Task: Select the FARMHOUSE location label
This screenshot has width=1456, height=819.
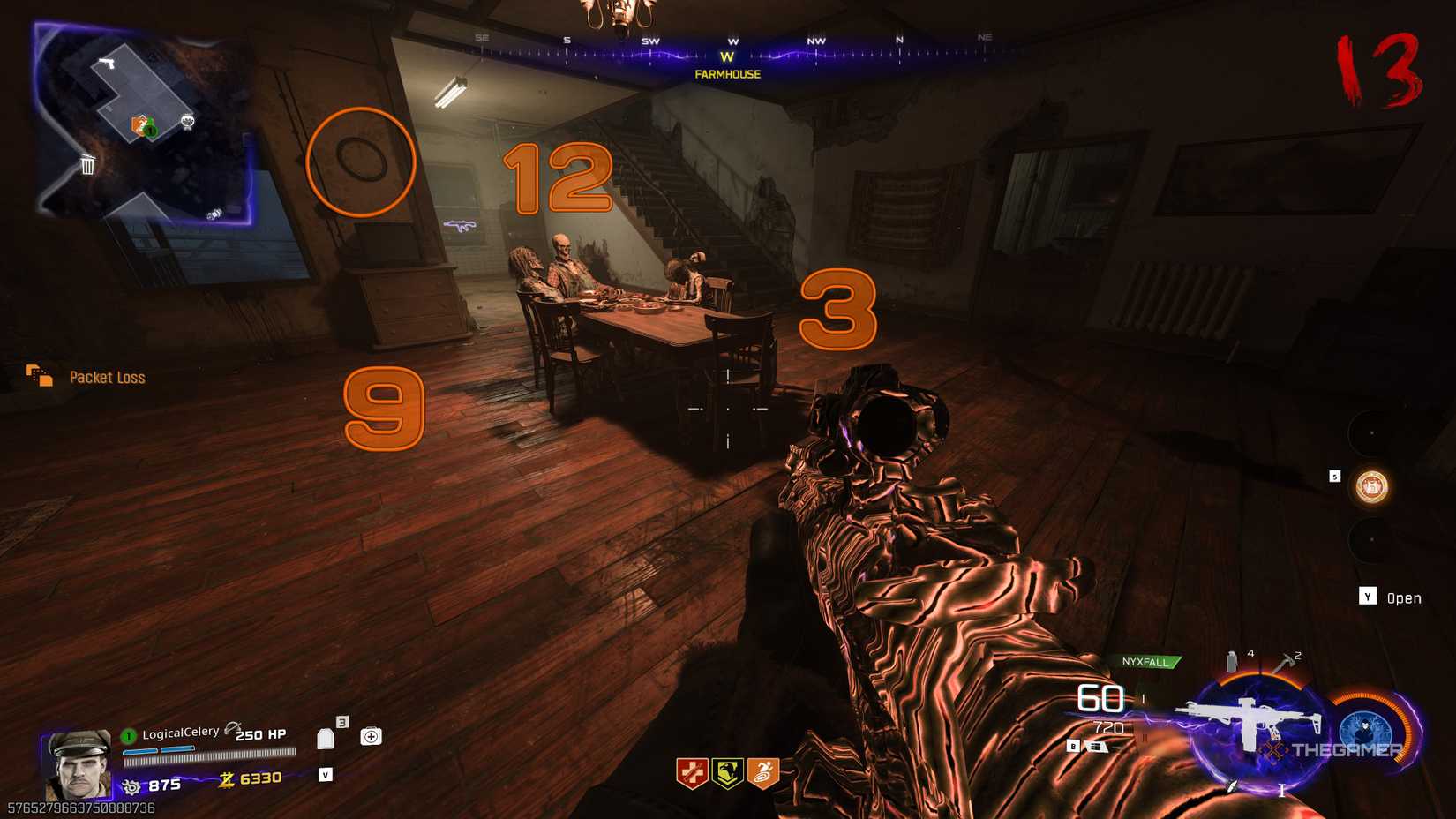Action: 726,75
